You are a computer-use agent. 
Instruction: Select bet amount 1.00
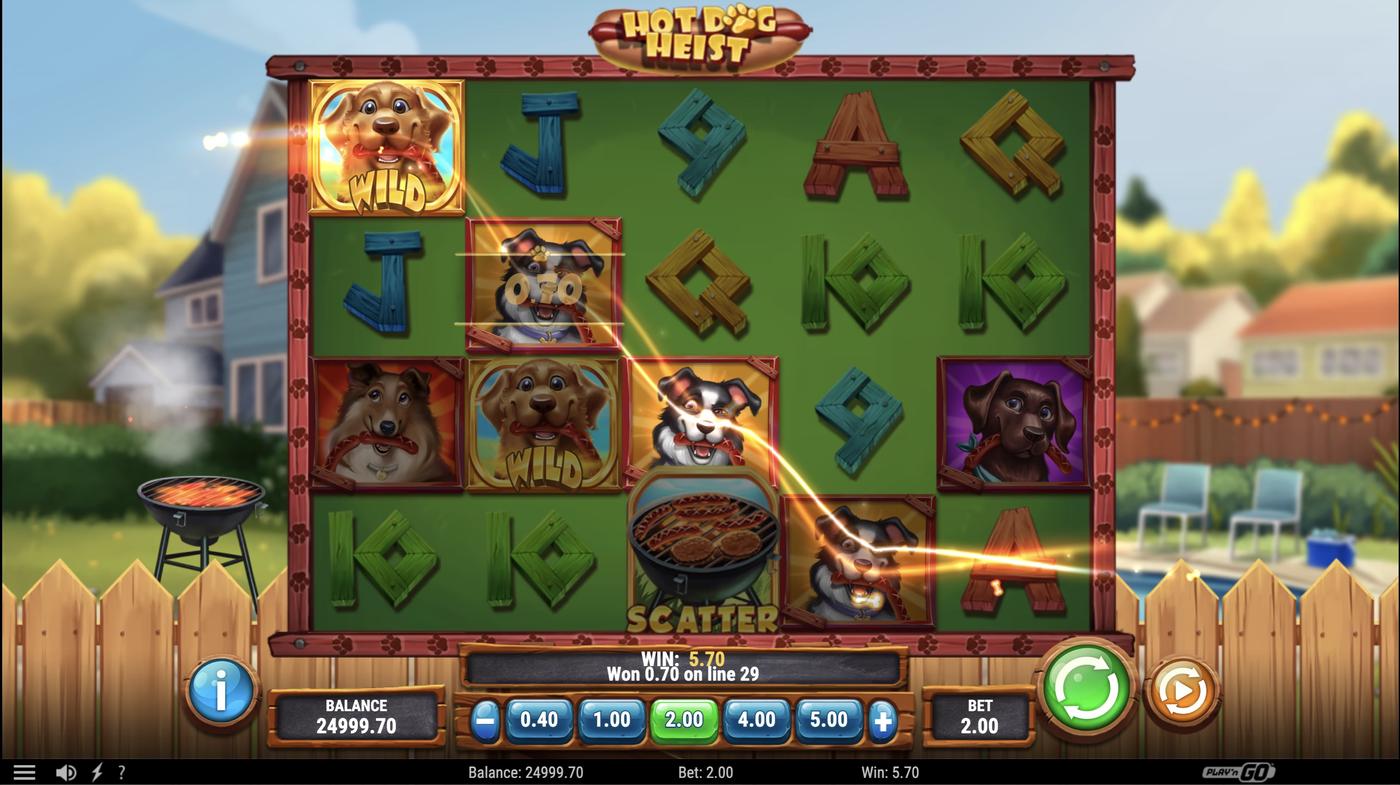coord(611,719)
